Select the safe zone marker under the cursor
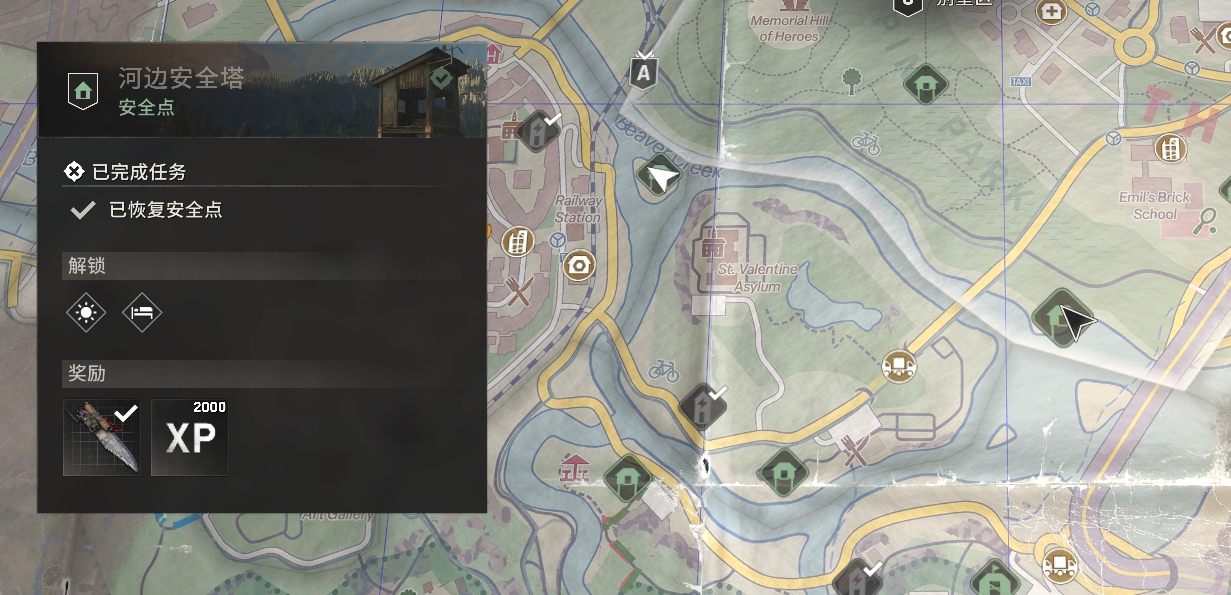The height and width of the screenshot is (595, 1231). 1054,314
